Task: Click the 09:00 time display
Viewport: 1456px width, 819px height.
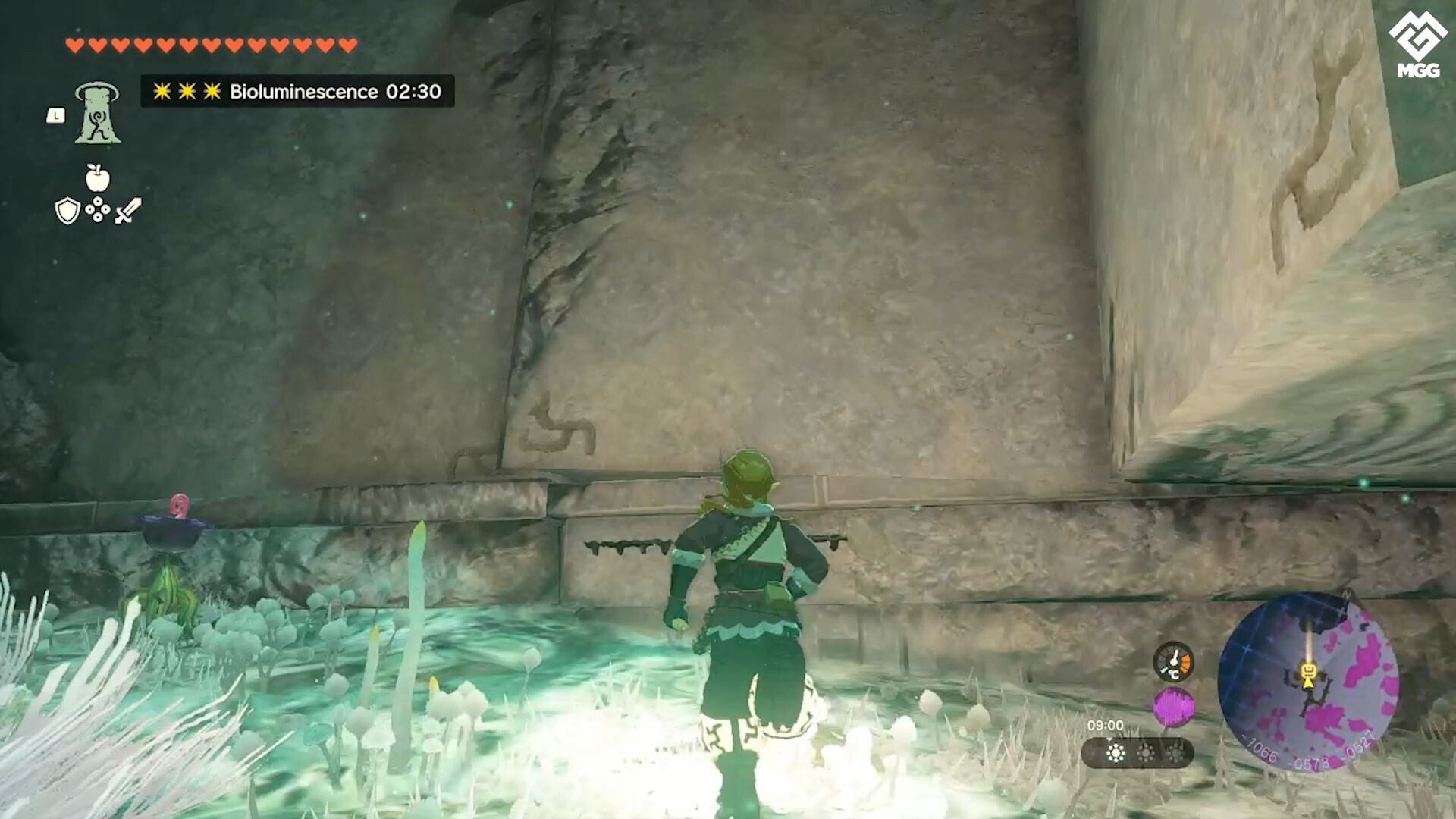Action: click(1106, 724)
